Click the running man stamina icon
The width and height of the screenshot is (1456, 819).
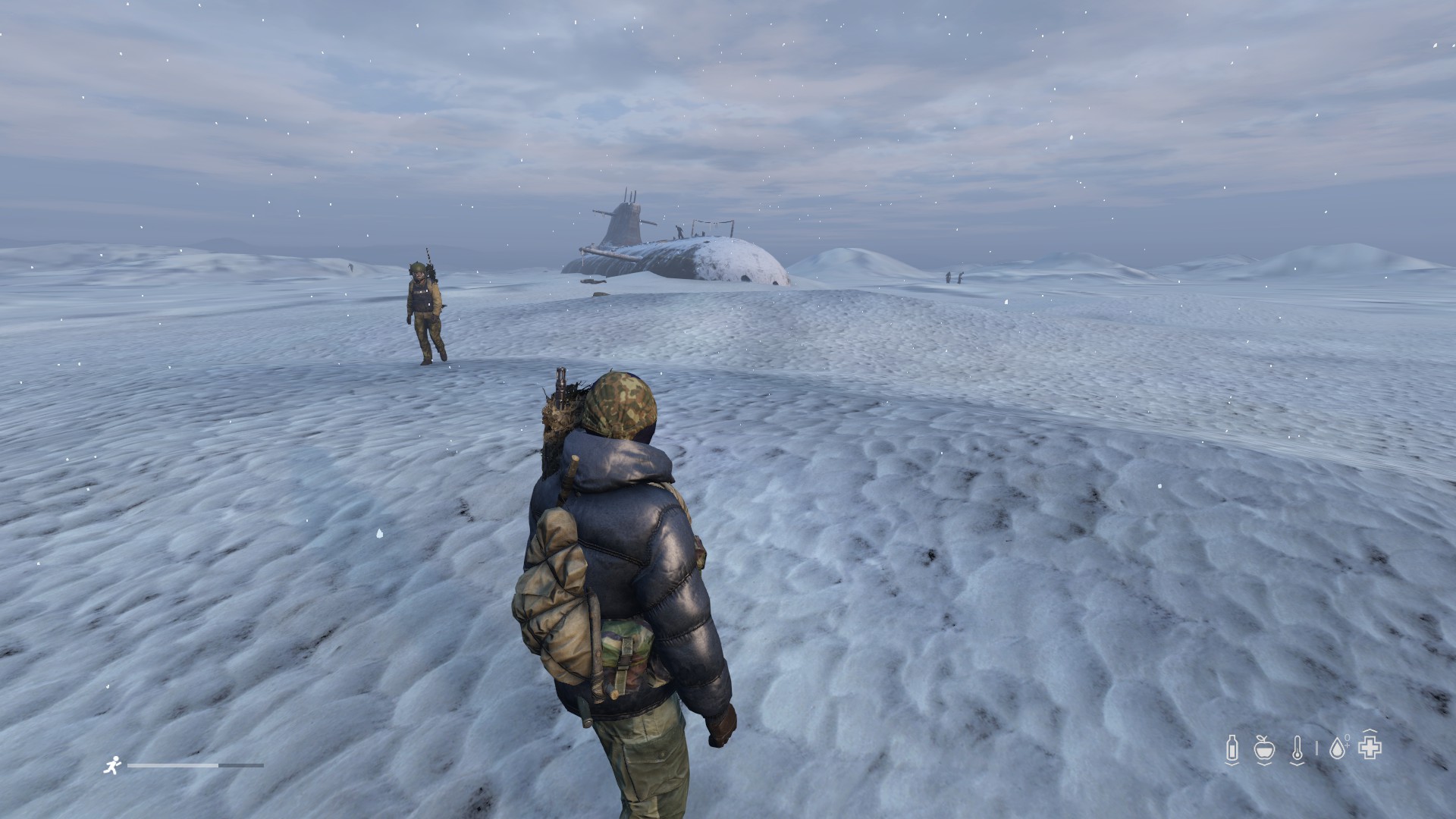(x=111, y=765)
